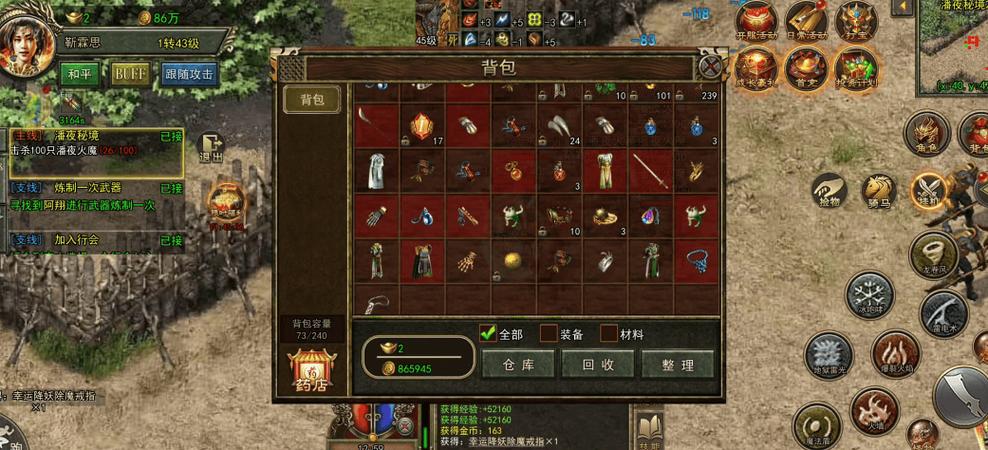Click the 退出 exit dungeon icon

pyautogui.click(x=210, y=148)
